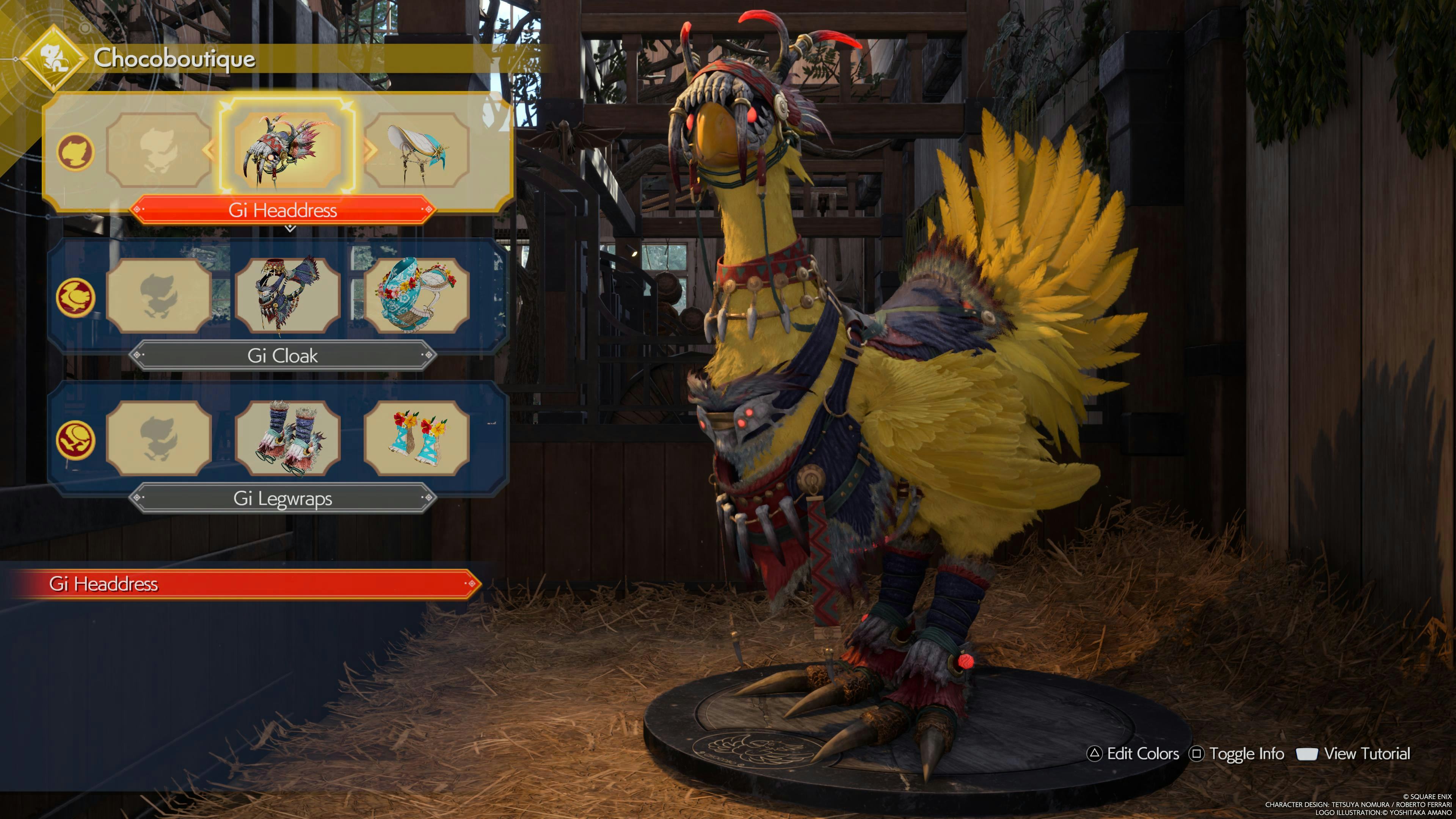Click the Chocoboutique chocobo emblem

point(54,58)
